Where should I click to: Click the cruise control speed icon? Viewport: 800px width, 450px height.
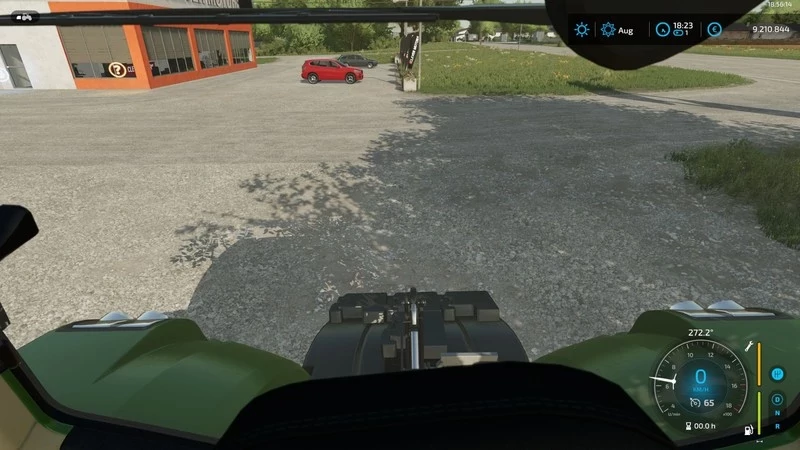(x=691, y=403)
